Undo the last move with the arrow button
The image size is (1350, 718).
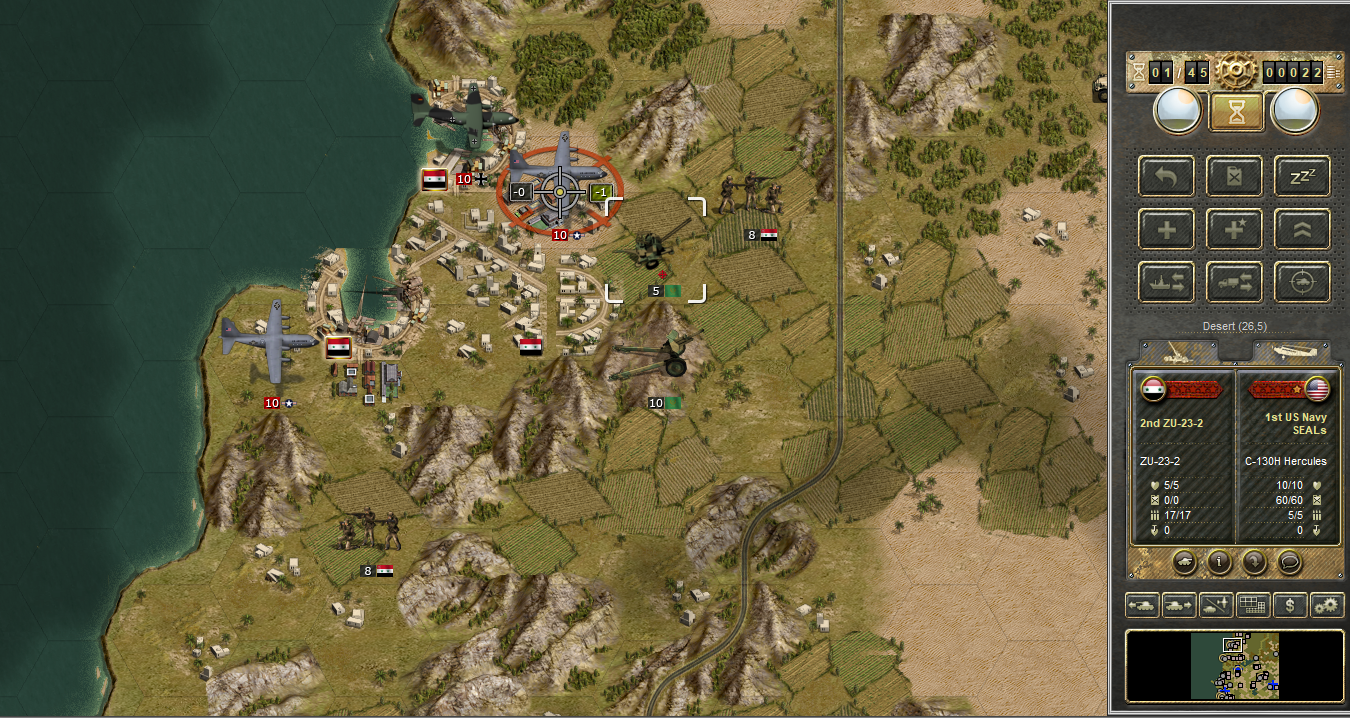point(1166,177)
